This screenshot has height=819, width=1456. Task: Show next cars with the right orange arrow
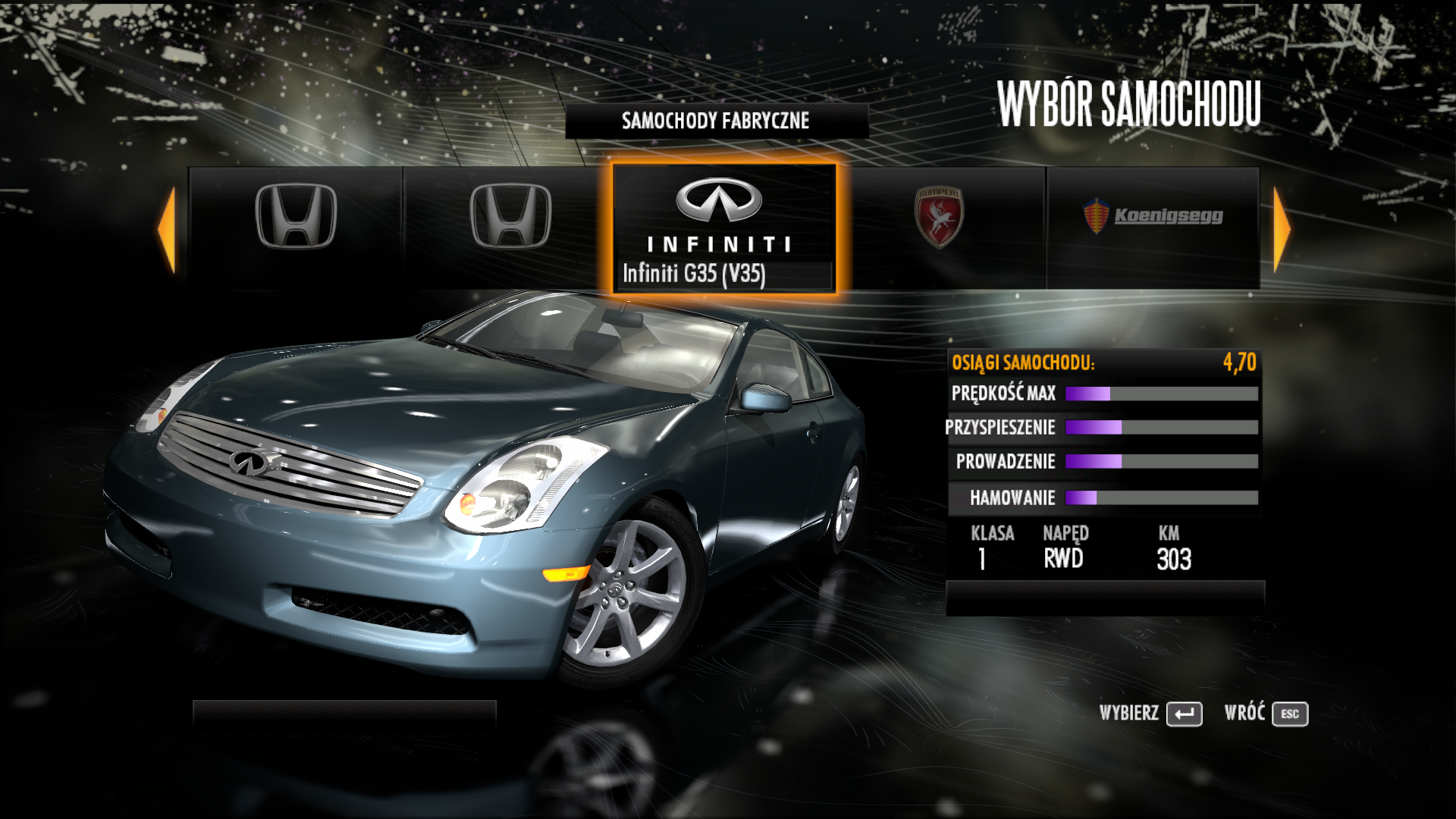click(x=1281, y=229)
